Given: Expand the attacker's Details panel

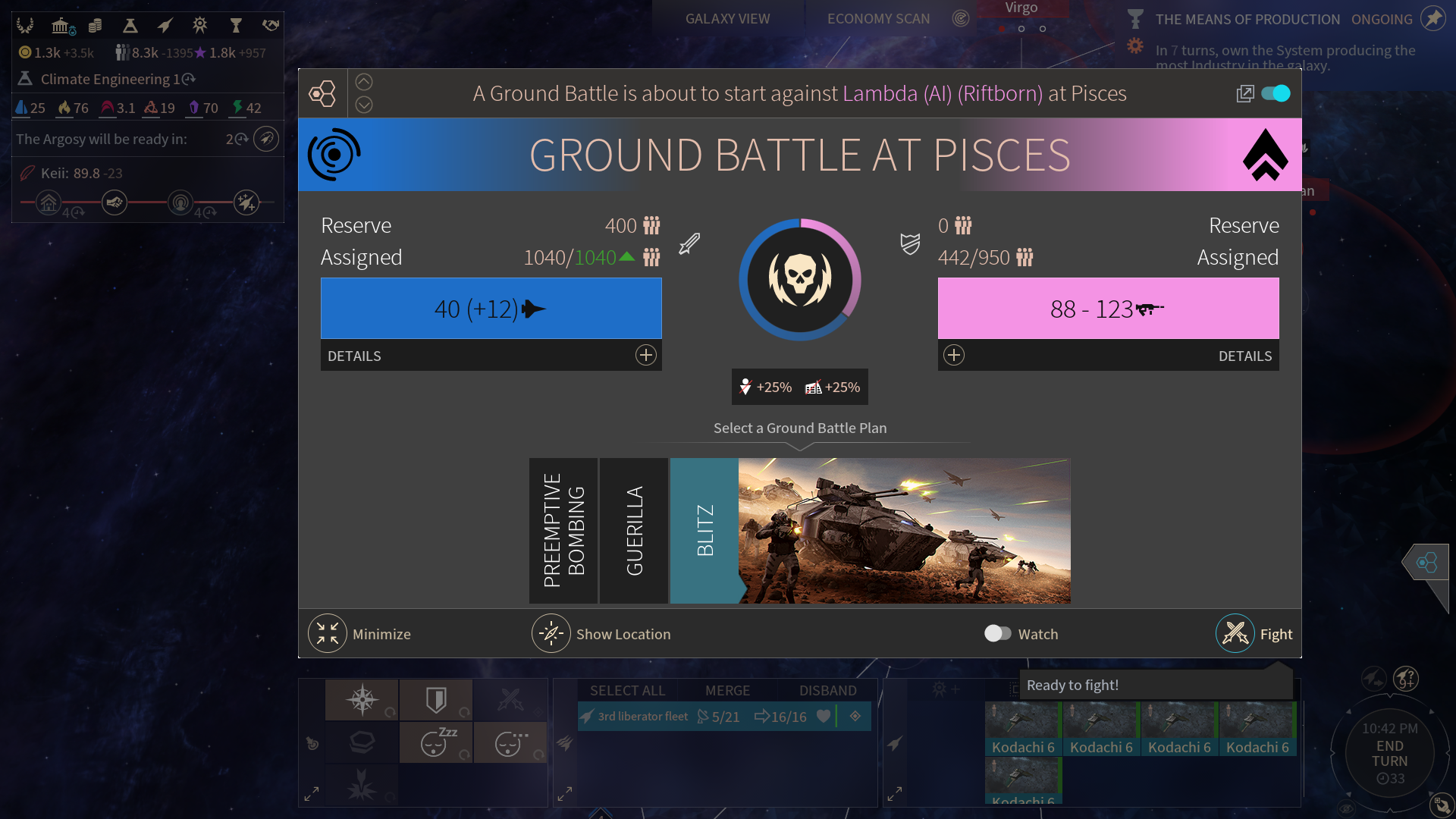Looking at the screenshot, I should pos(645,356).
